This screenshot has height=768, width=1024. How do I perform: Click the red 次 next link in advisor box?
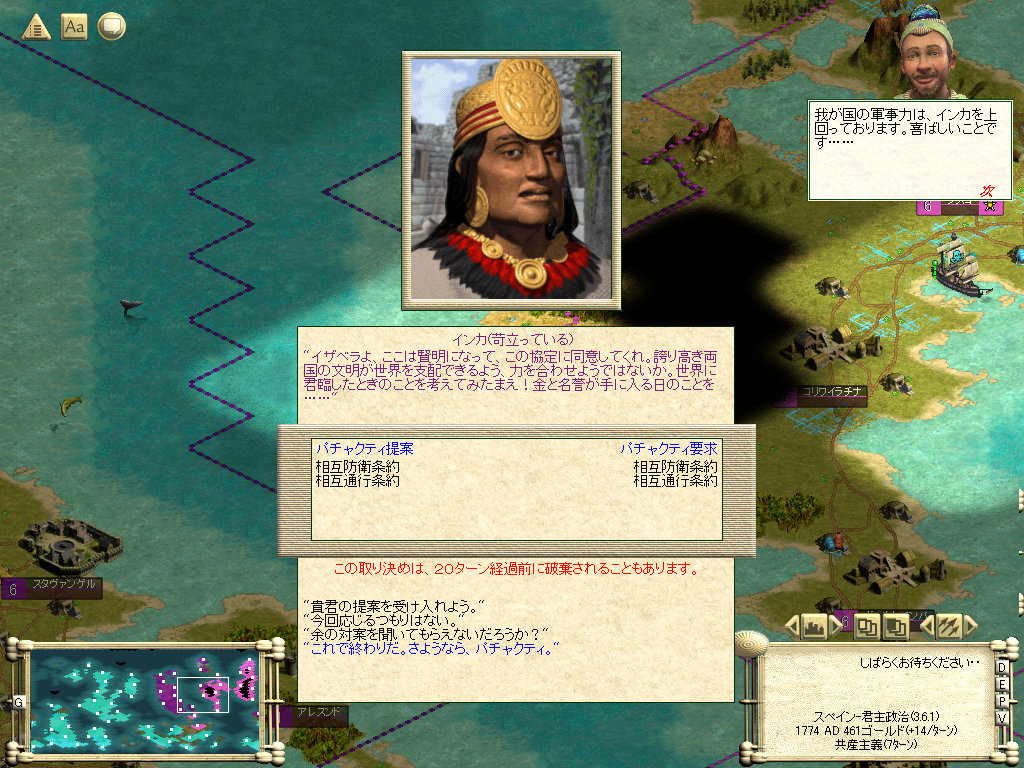click(x=987, y=190)
